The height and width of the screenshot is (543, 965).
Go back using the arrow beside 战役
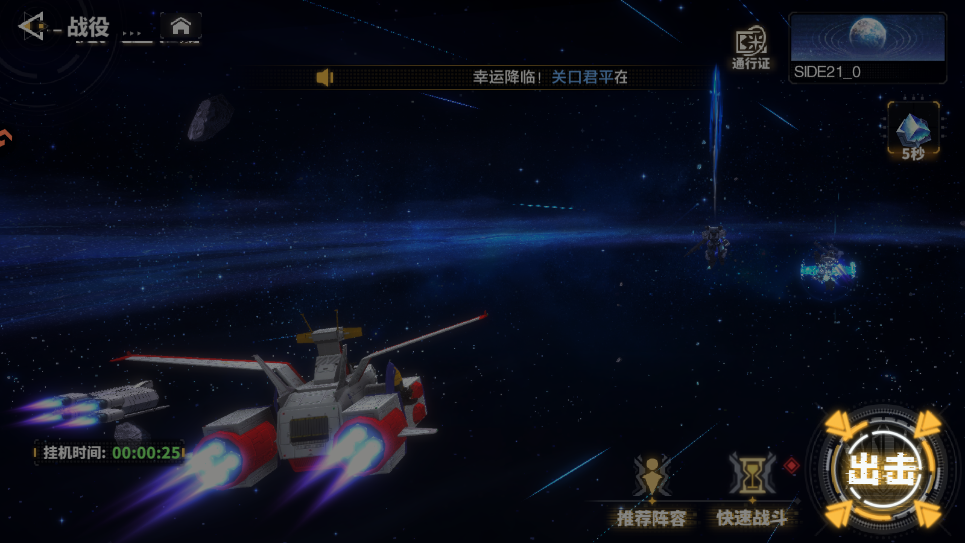point(32,26)
